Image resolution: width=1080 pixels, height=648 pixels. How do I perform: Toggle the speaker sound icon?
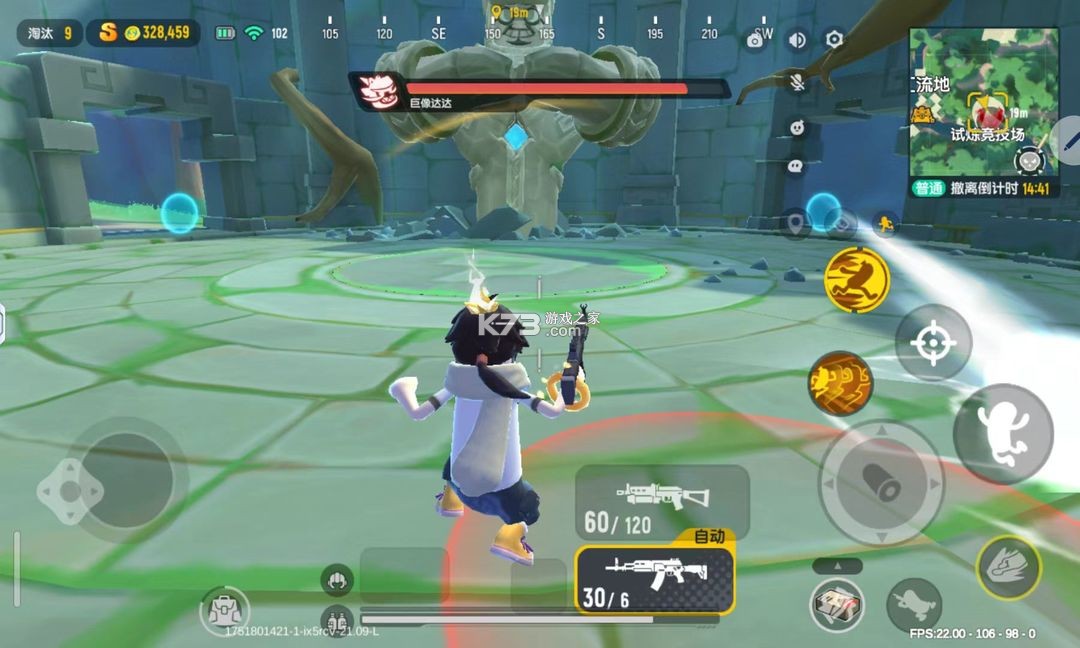pos(797,40)
